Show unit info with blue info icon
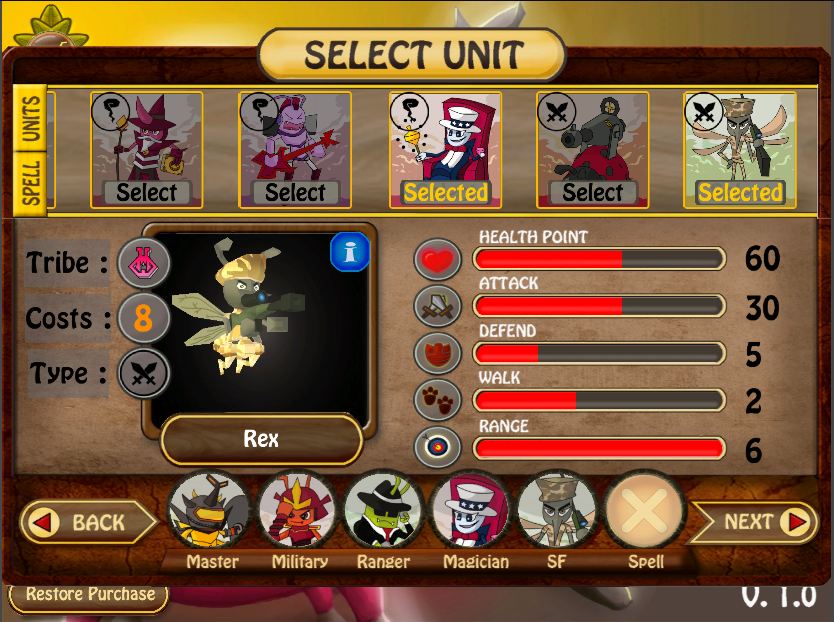This screenshot has height=622, width=834. coord(350,254)
